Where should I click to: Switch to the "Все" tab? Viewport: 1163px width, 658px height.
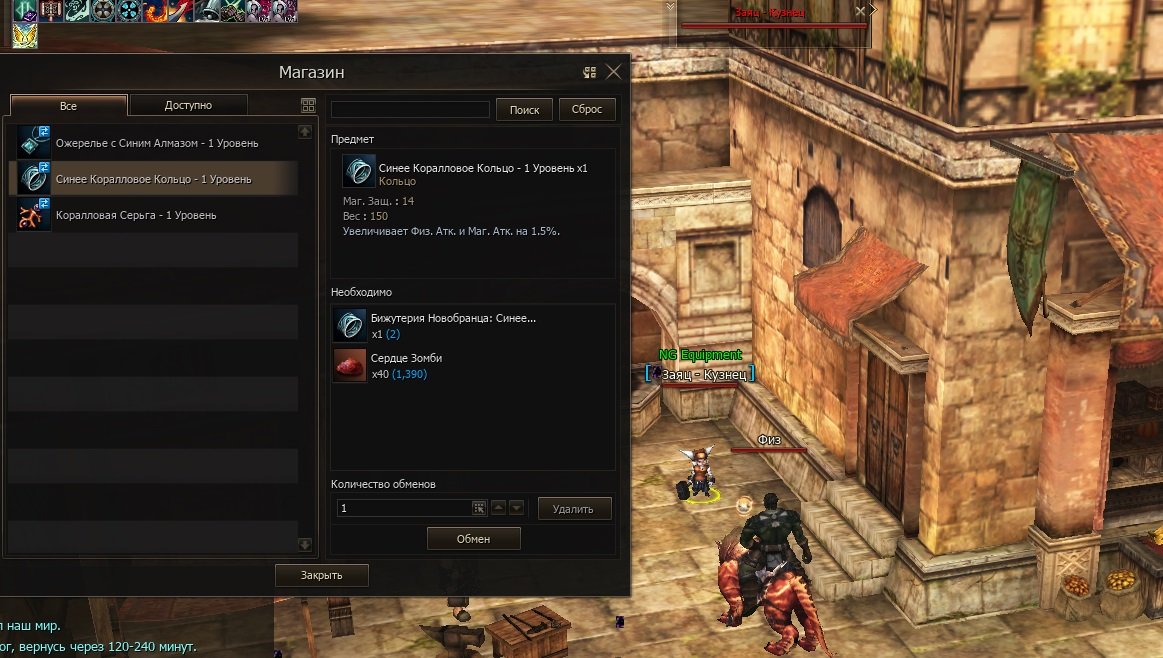point(68,106)
